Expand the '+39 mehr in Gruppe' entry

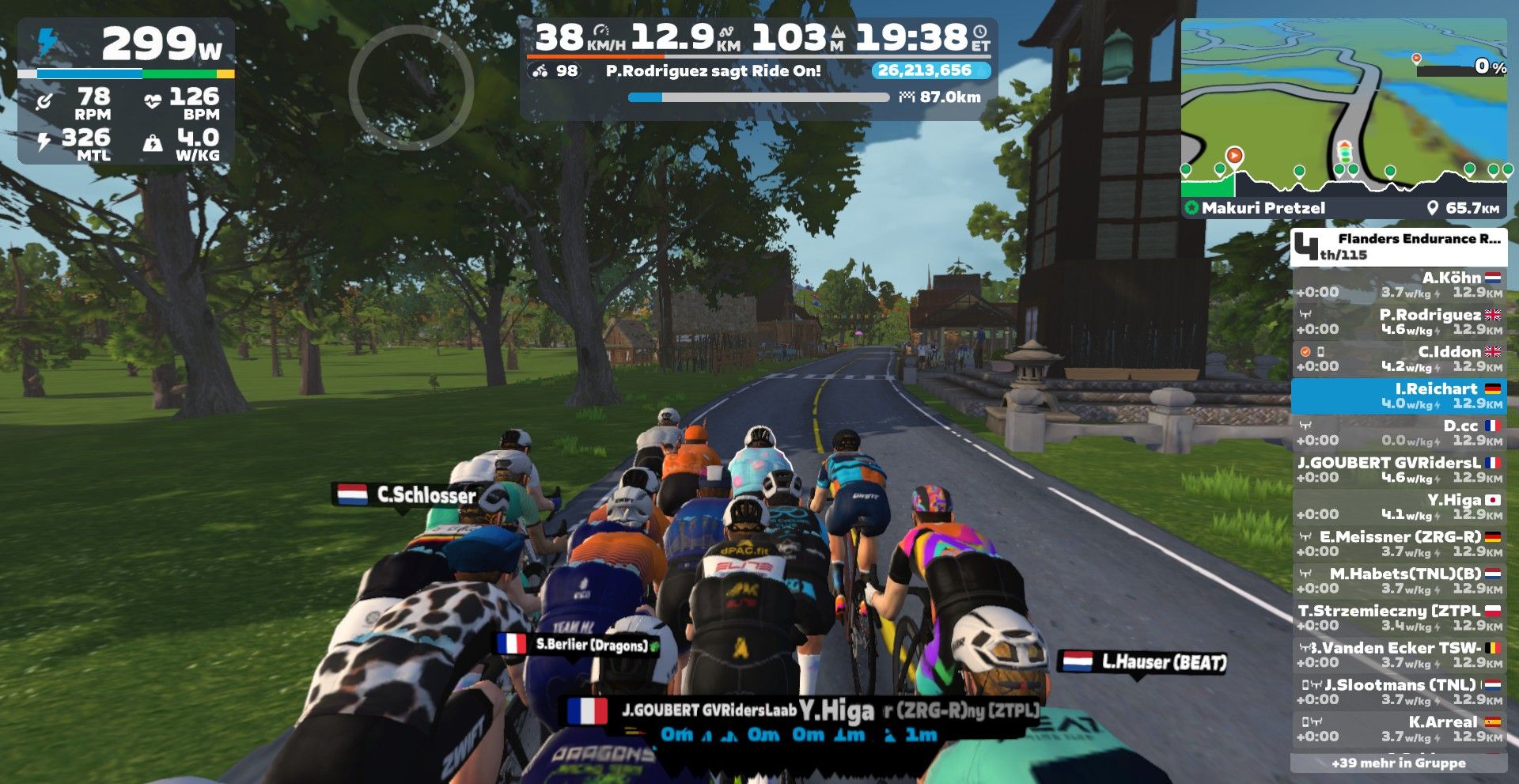(1399, 763)
